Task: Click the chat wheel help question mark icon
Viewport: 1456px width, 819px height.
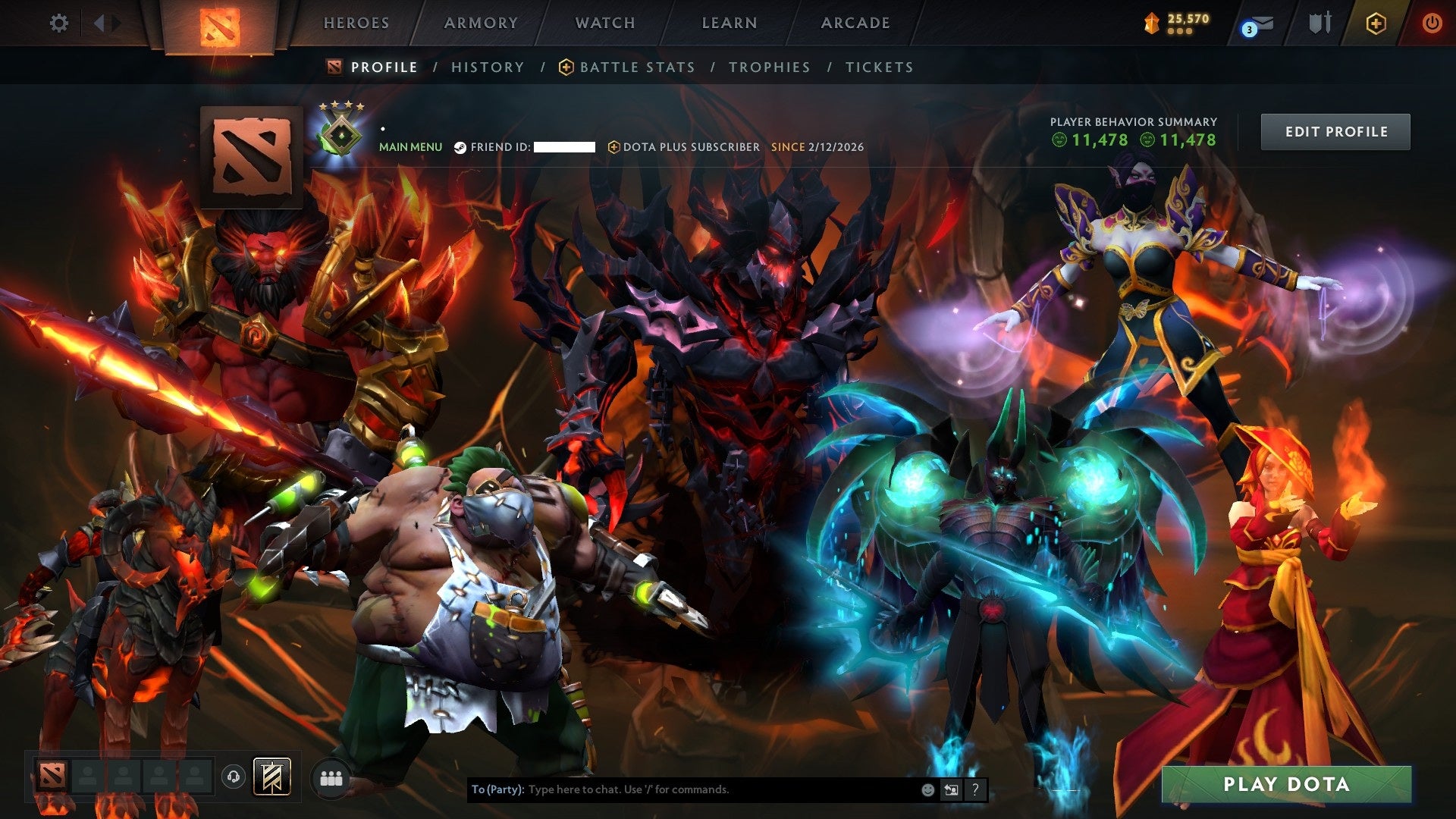Action: tap(974, 789)
